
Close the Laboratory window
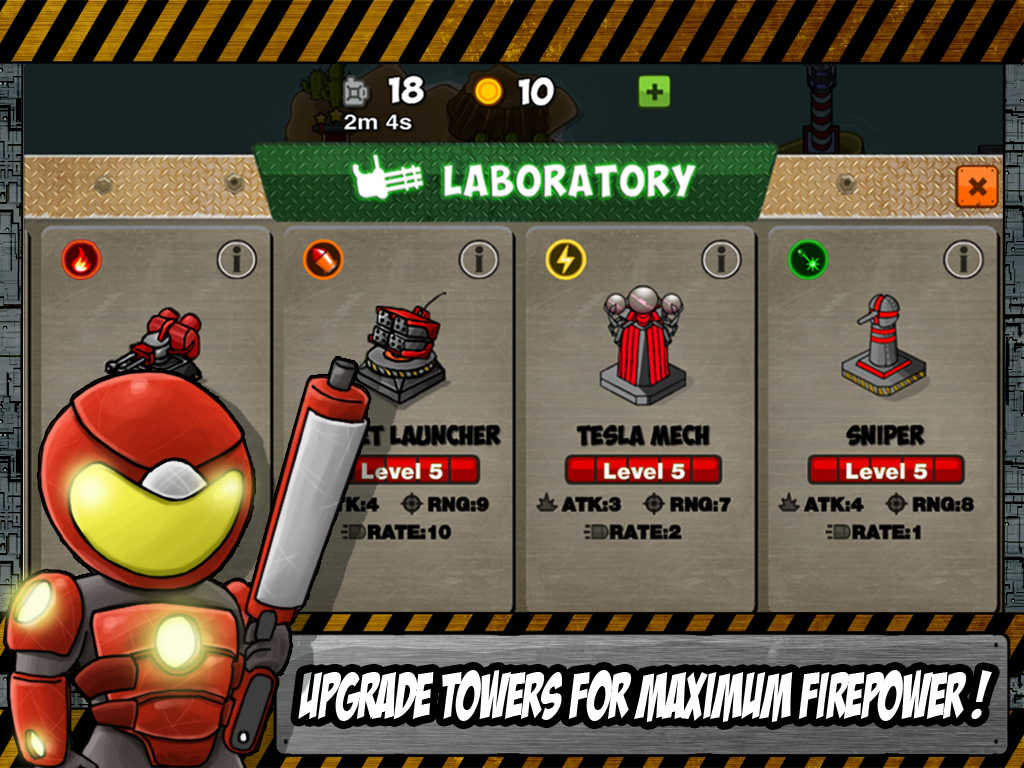[x=976, y=186]
